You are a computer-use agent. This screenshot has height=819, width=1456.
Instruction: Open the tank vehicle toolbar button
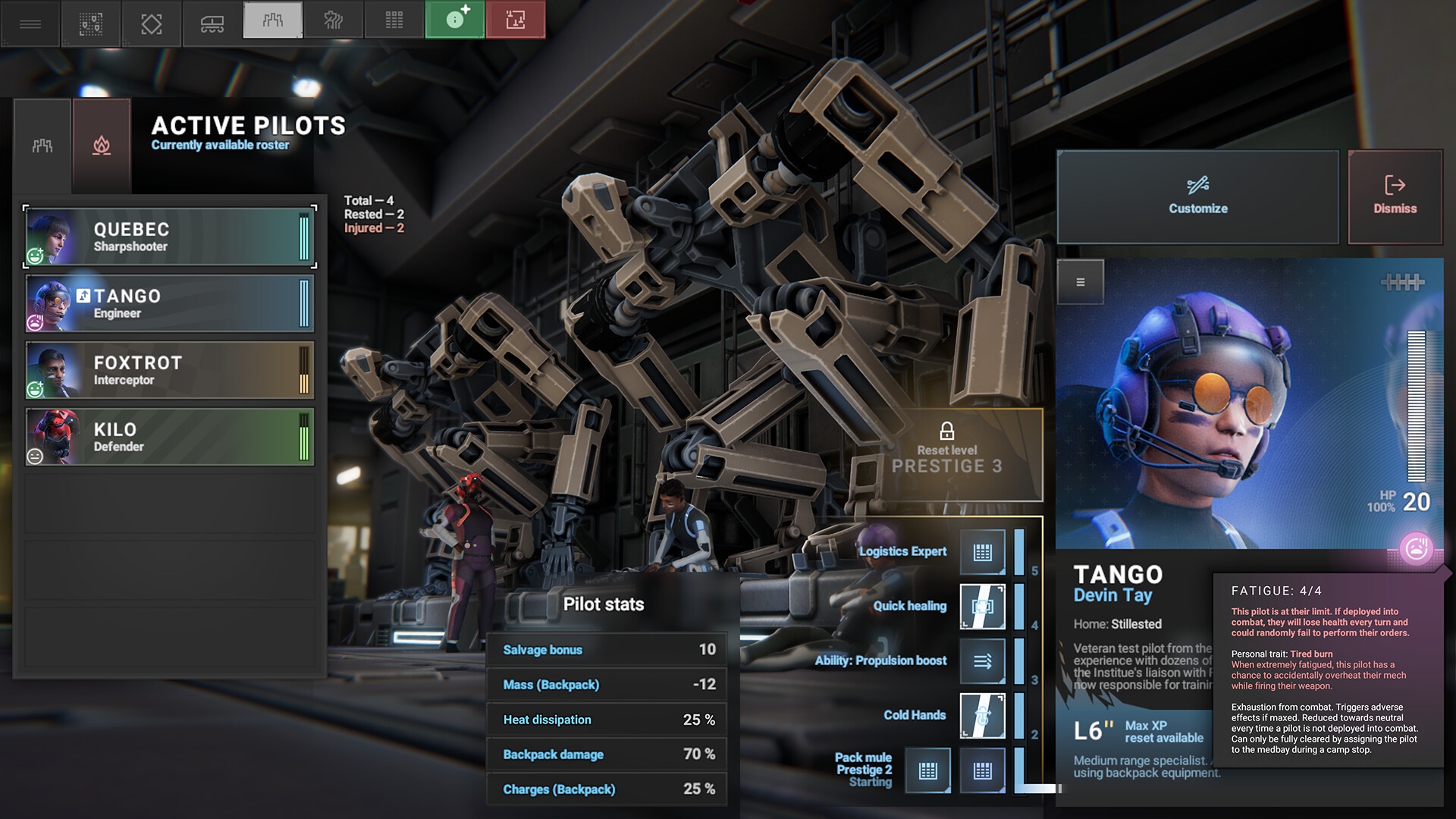coord(212,24)
